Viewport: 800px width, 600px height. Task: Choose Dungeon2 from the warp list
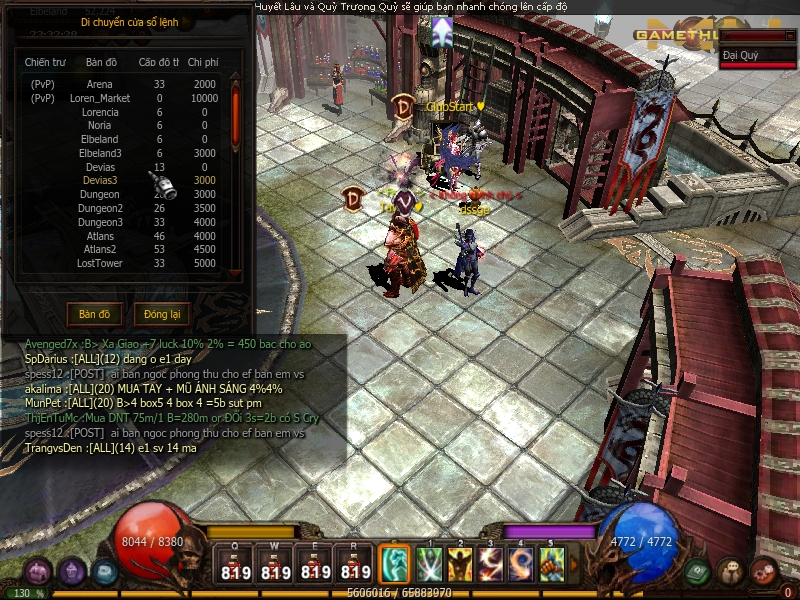click(100, 208)
